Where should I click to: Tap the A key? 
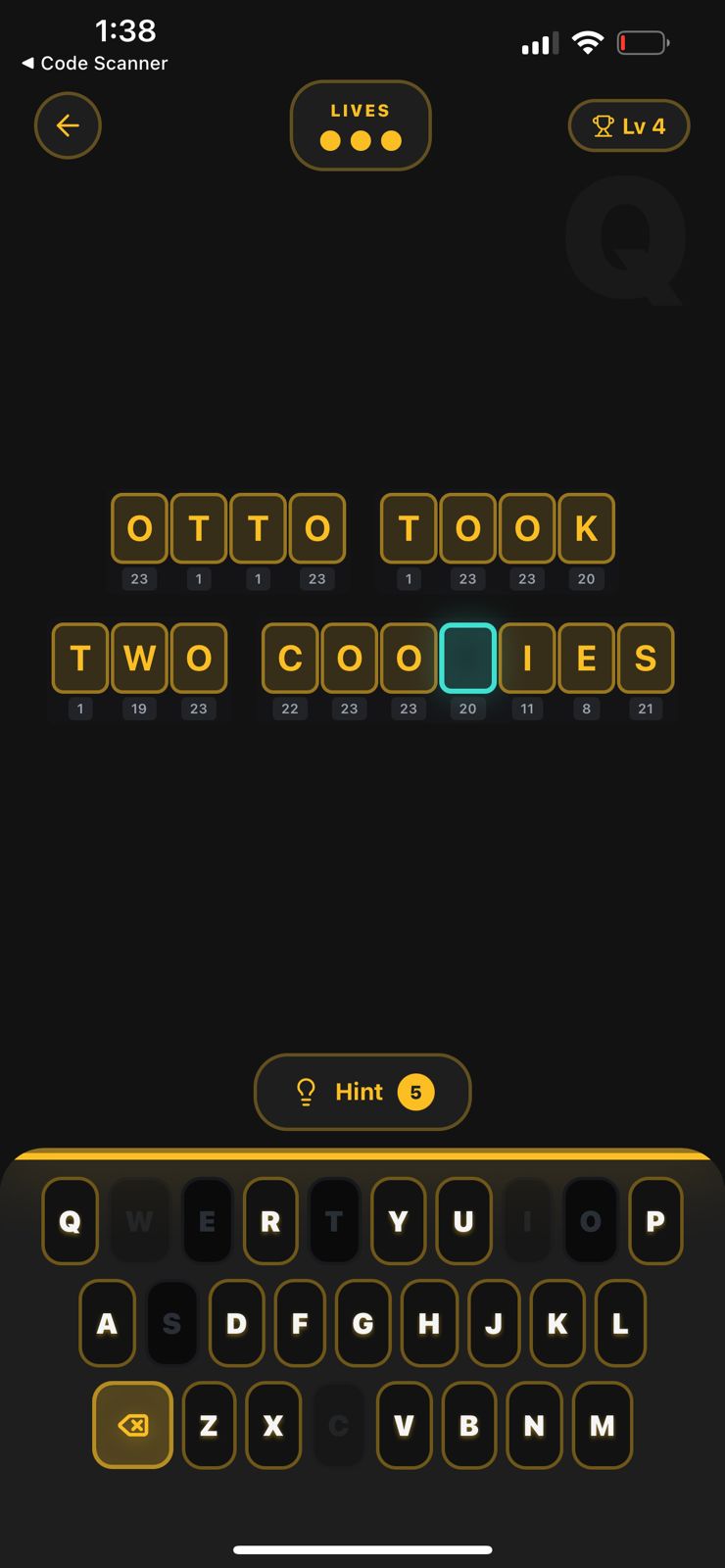(x=107, y=1323)
